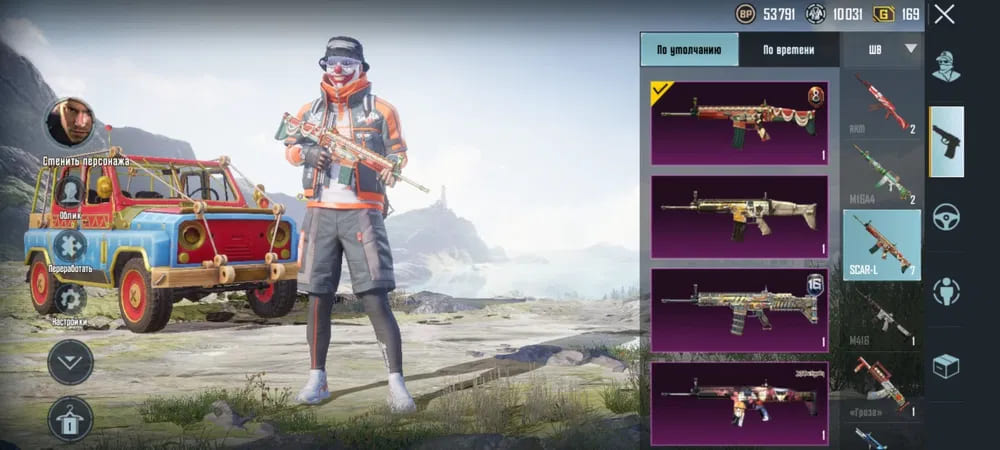Open the "Переработать" recycle option
Screen dimensions: 1000x450
tap(70, 247)
